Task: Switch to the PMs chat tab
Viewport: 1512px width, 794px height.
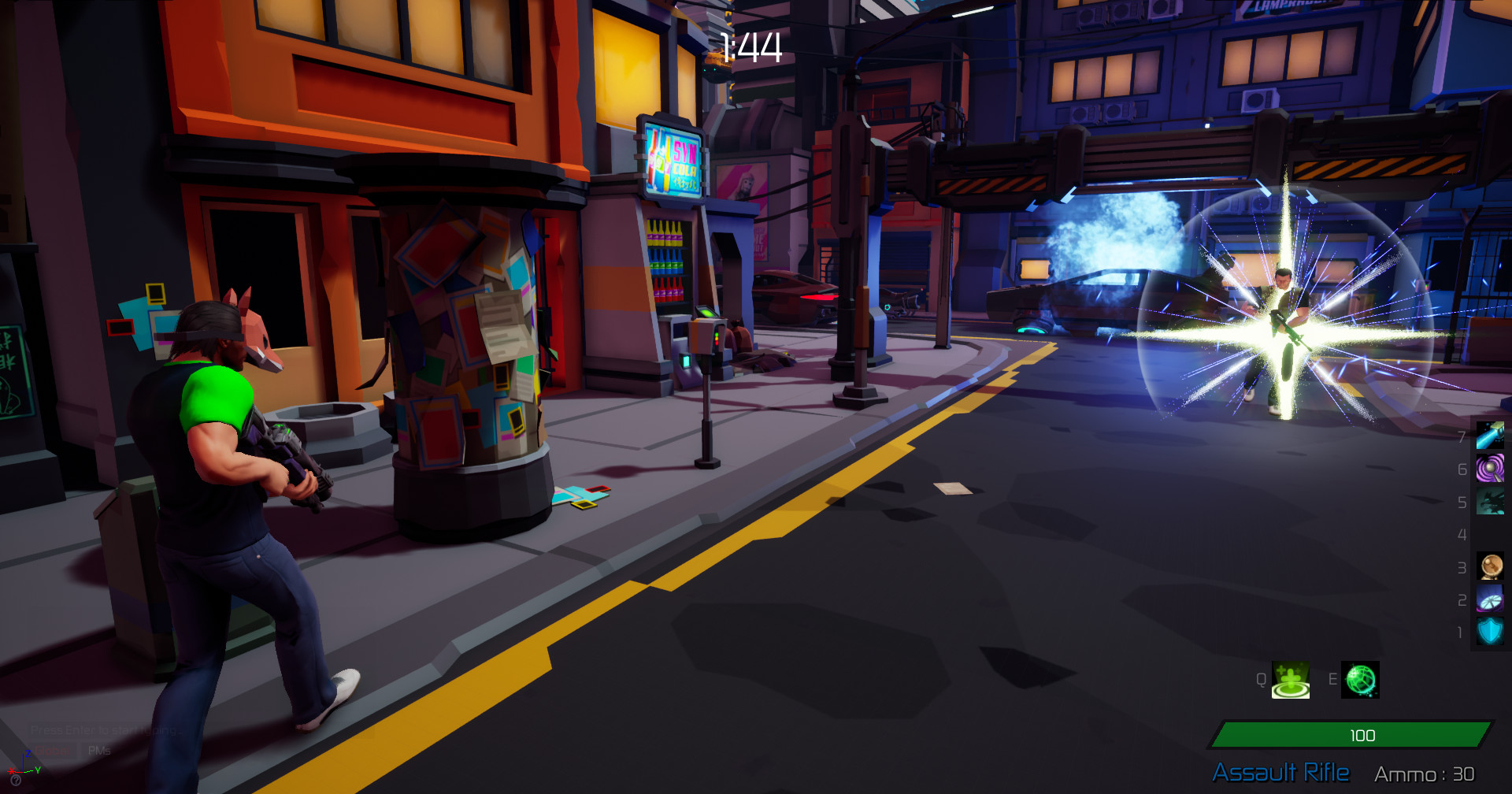Action: click(x=100, y=751)
